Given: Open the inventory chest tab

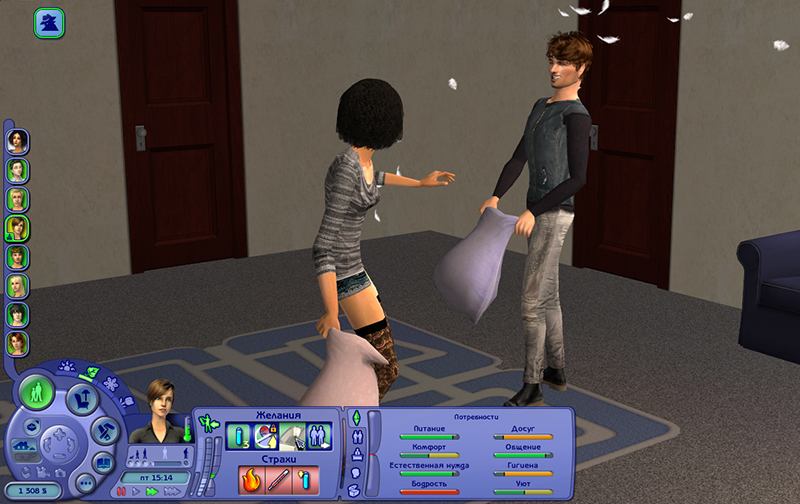Looking at the screenshot, I should (x=355, y=490).
